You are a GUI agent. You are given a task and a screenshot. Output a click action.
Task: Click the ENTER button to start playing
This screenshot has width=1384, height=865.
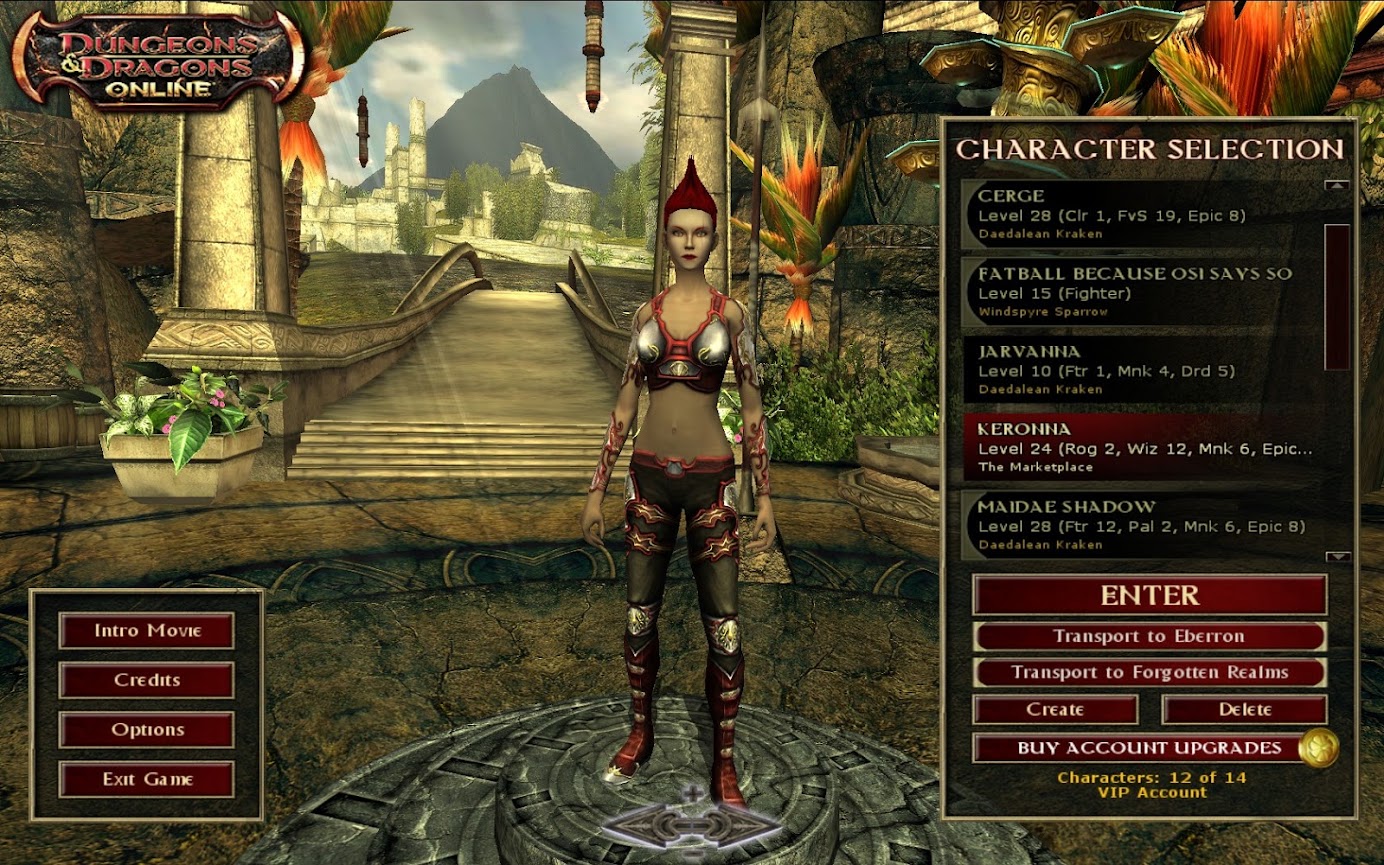click(x=1149, y=595)
